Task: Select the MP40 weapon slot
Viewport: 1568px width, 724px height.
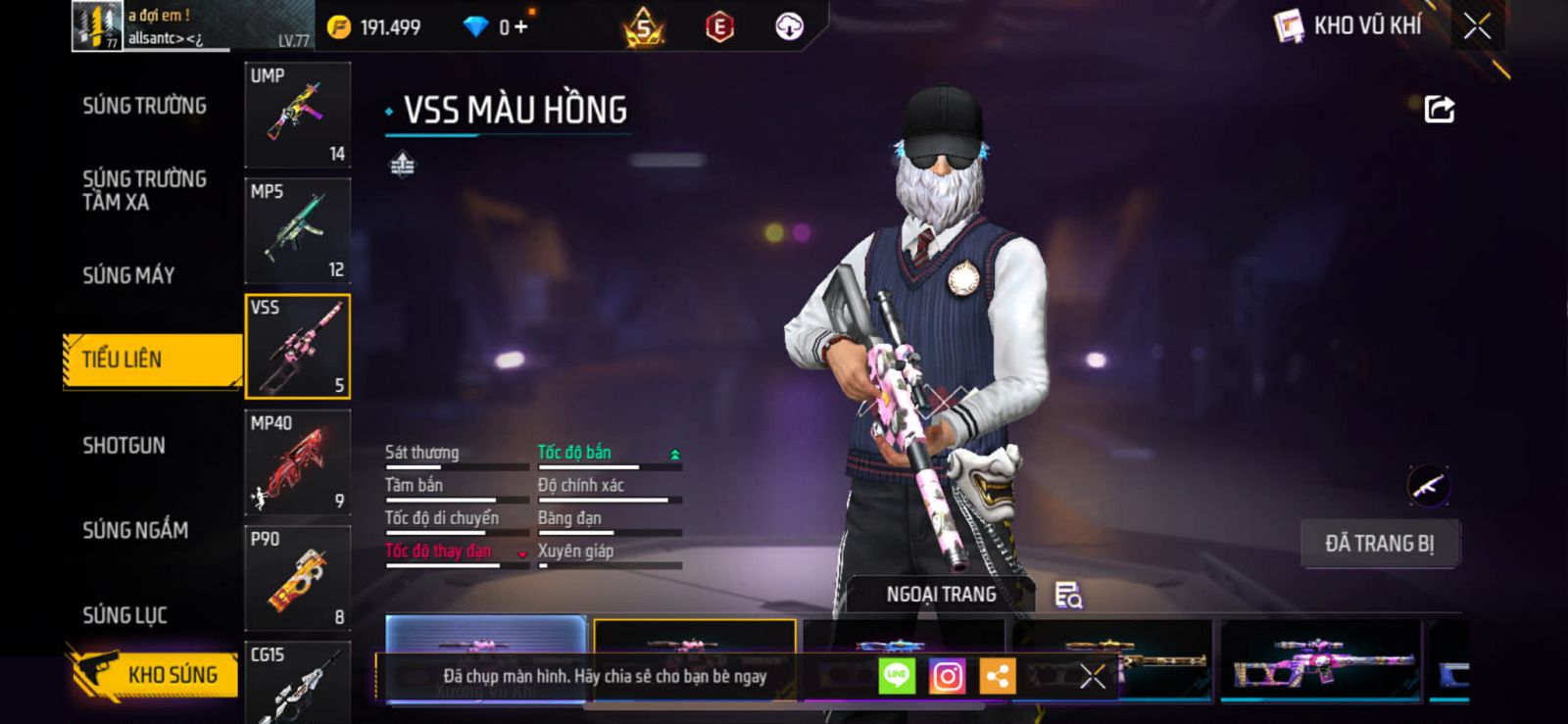Action: point(297,461)
